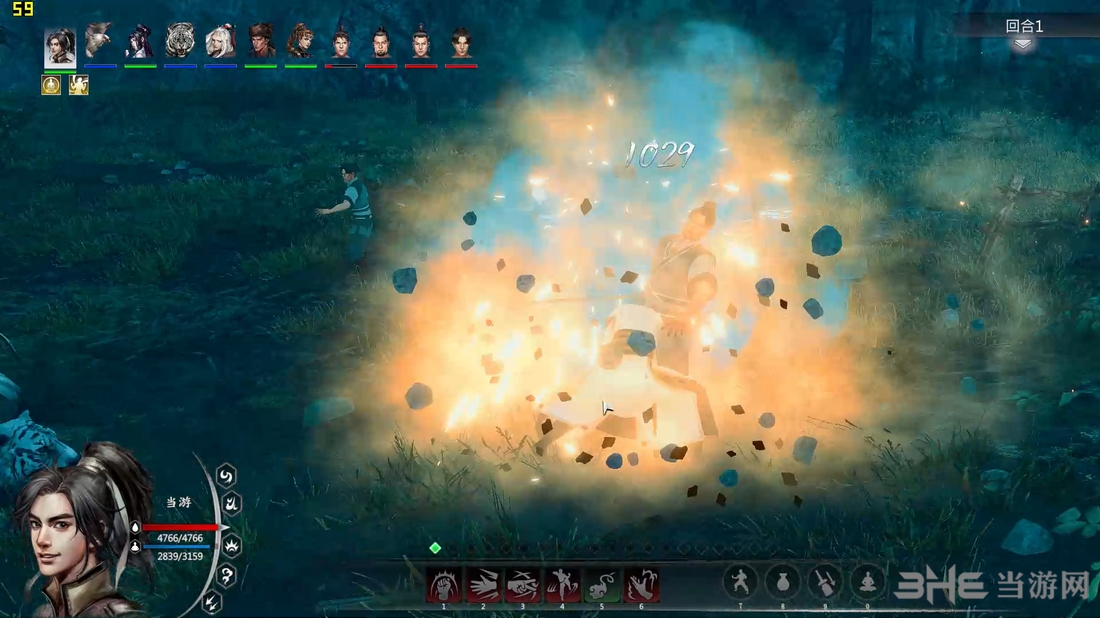Expand the 回合1 round dropdown arrow
The height and width of the screenshot is (618, 1100).
1023,44
